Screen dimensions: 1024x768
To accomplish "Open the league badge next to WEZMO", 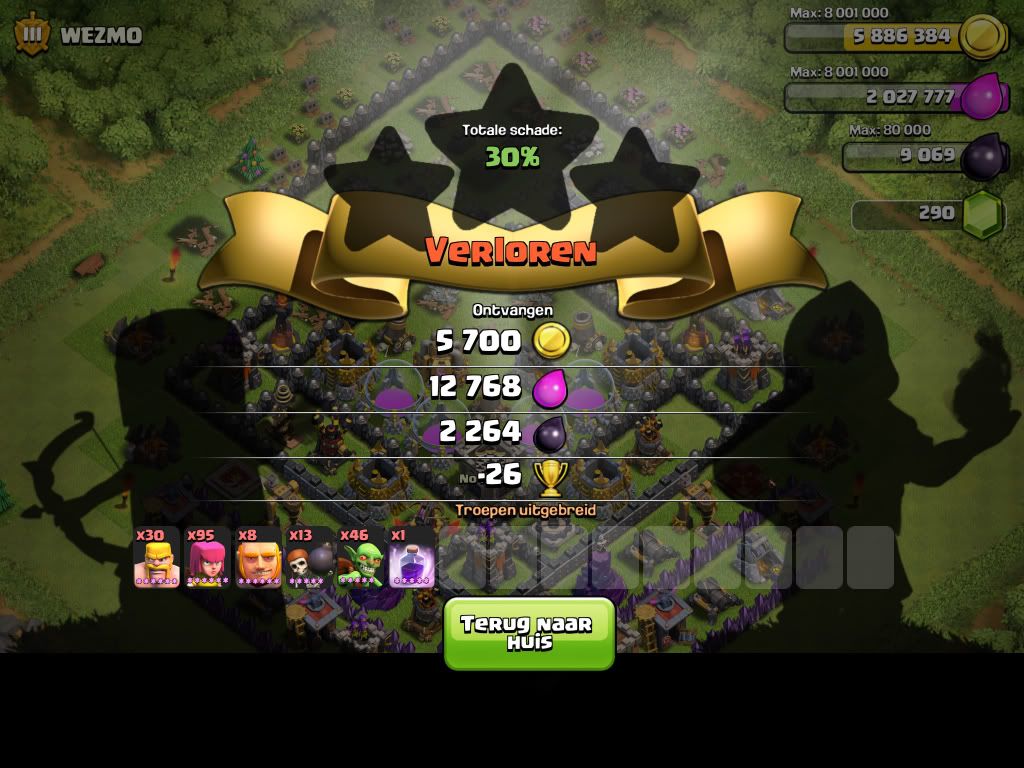I will (32, 35).
